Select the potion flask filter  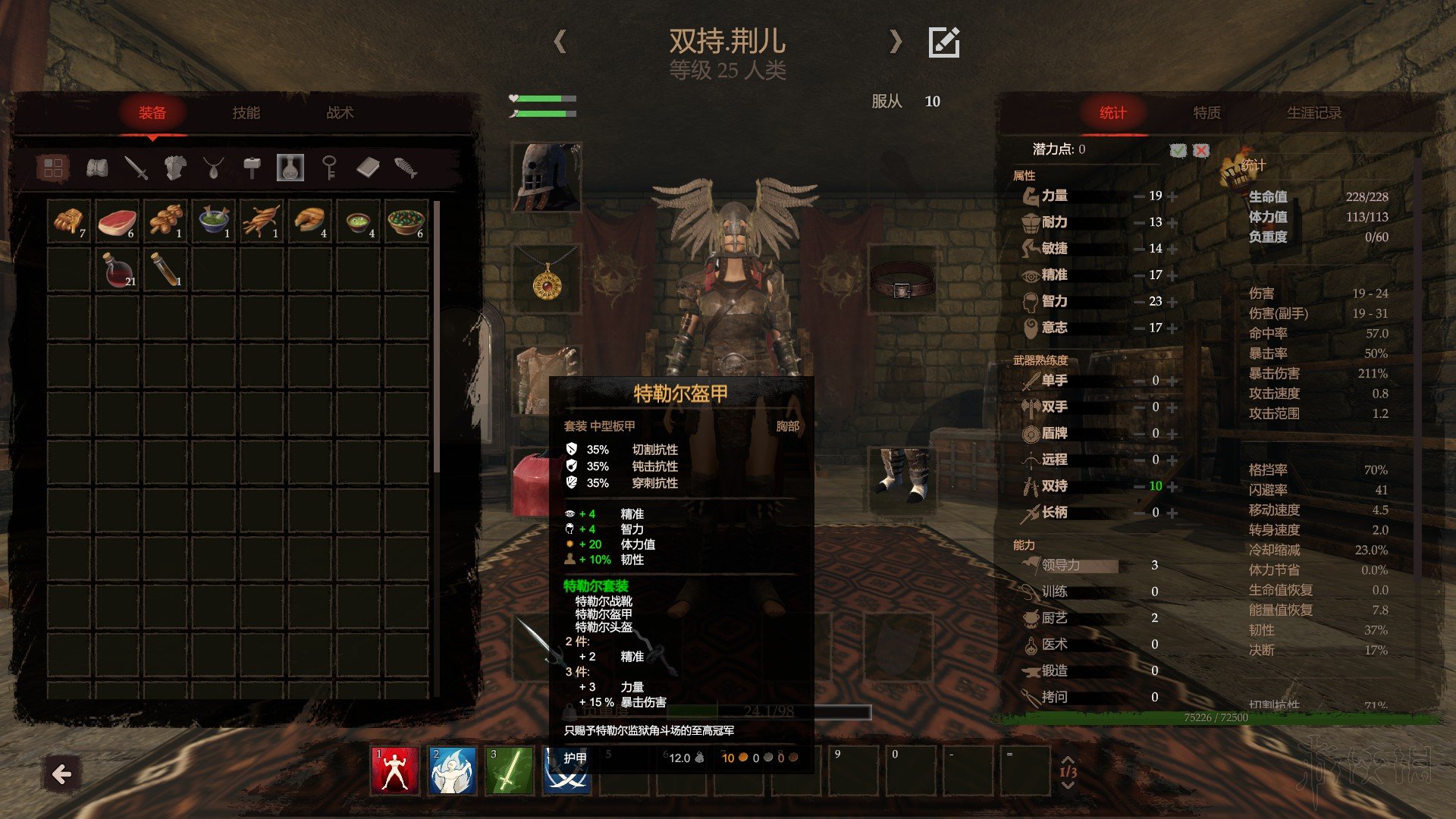[x=290, y=168]
